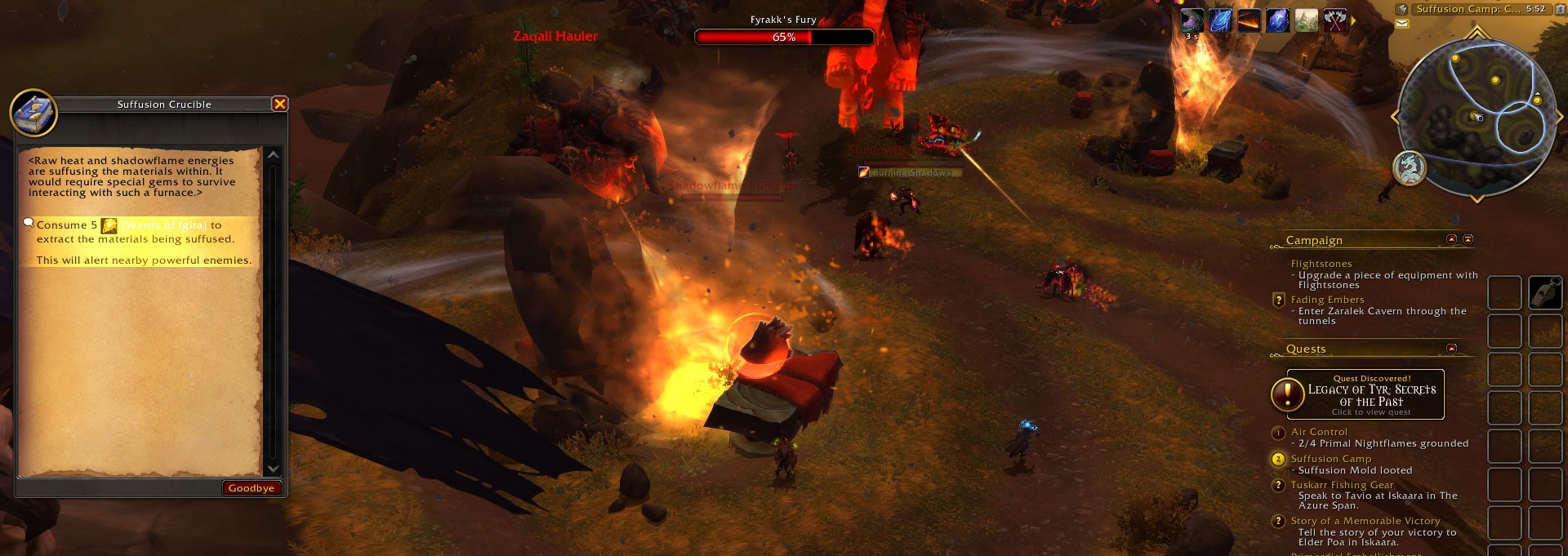1568x556 pixels.
Task: Click the Goodbye button
Action: click(x=252, y=488)
